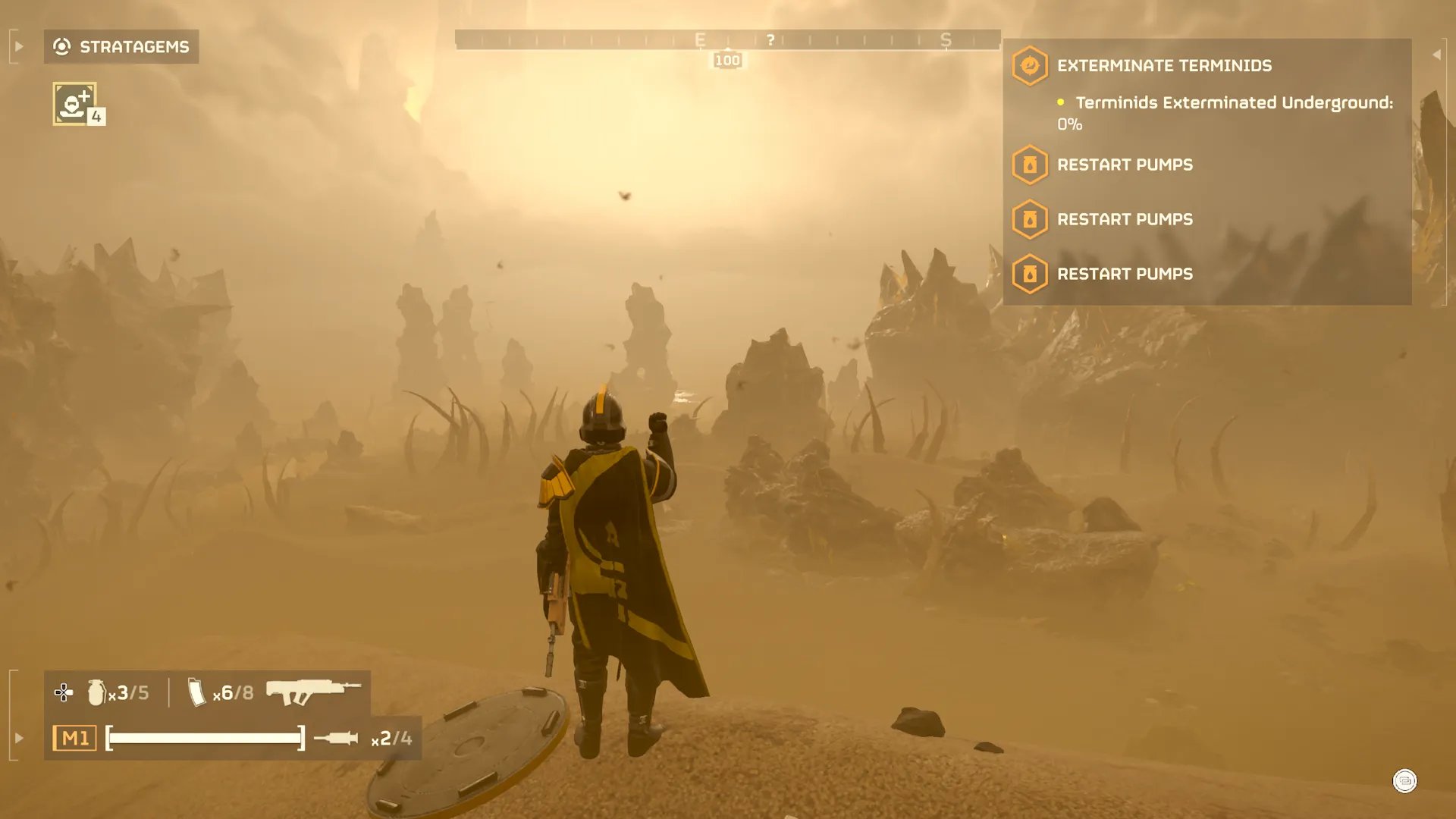Select the primary rifle weapon icon
1456x819 pixels.
pos(313,691)
